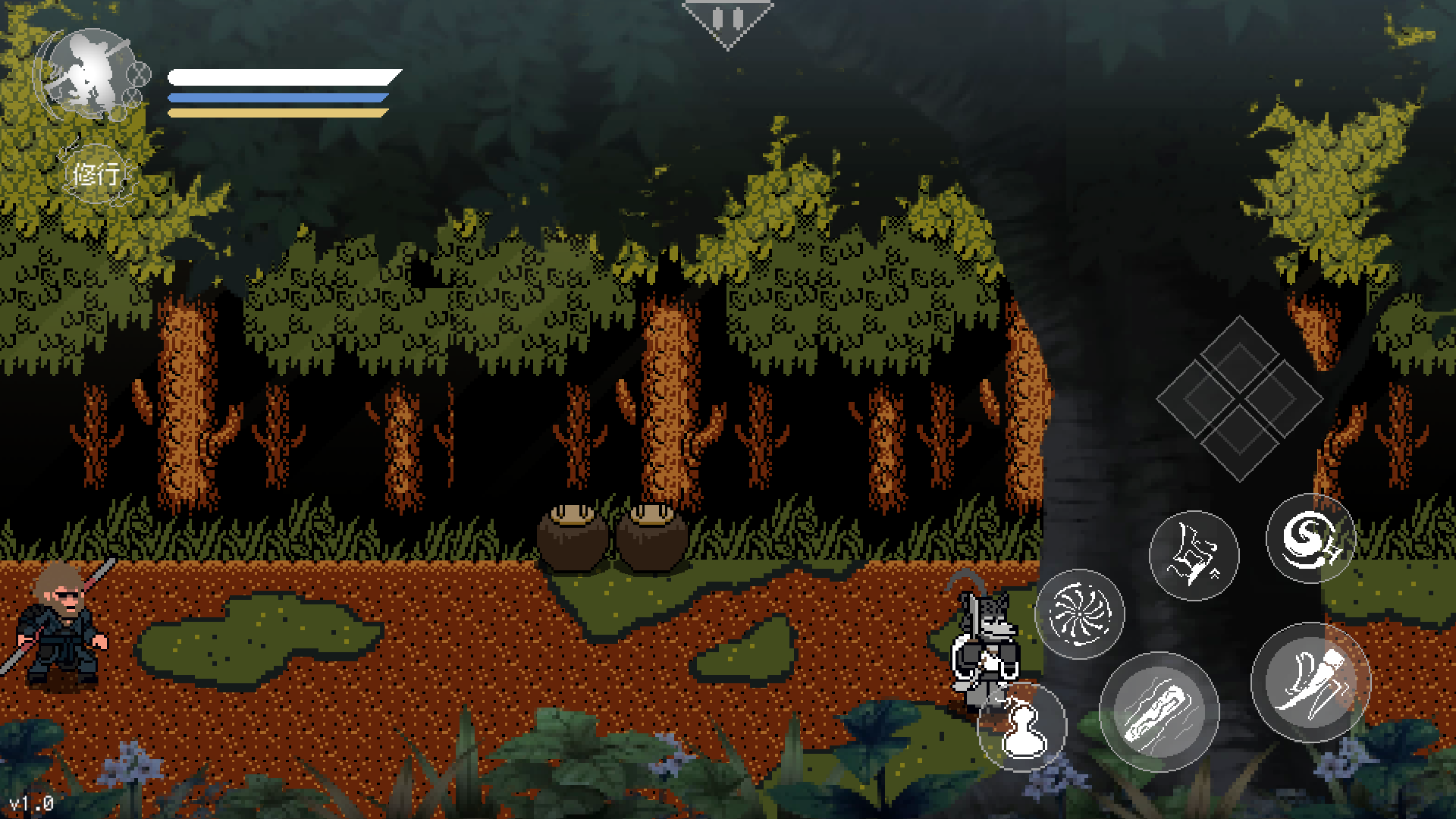Pause the game with the top pause button
This screenshot has height=819, width=1456.
728,20
